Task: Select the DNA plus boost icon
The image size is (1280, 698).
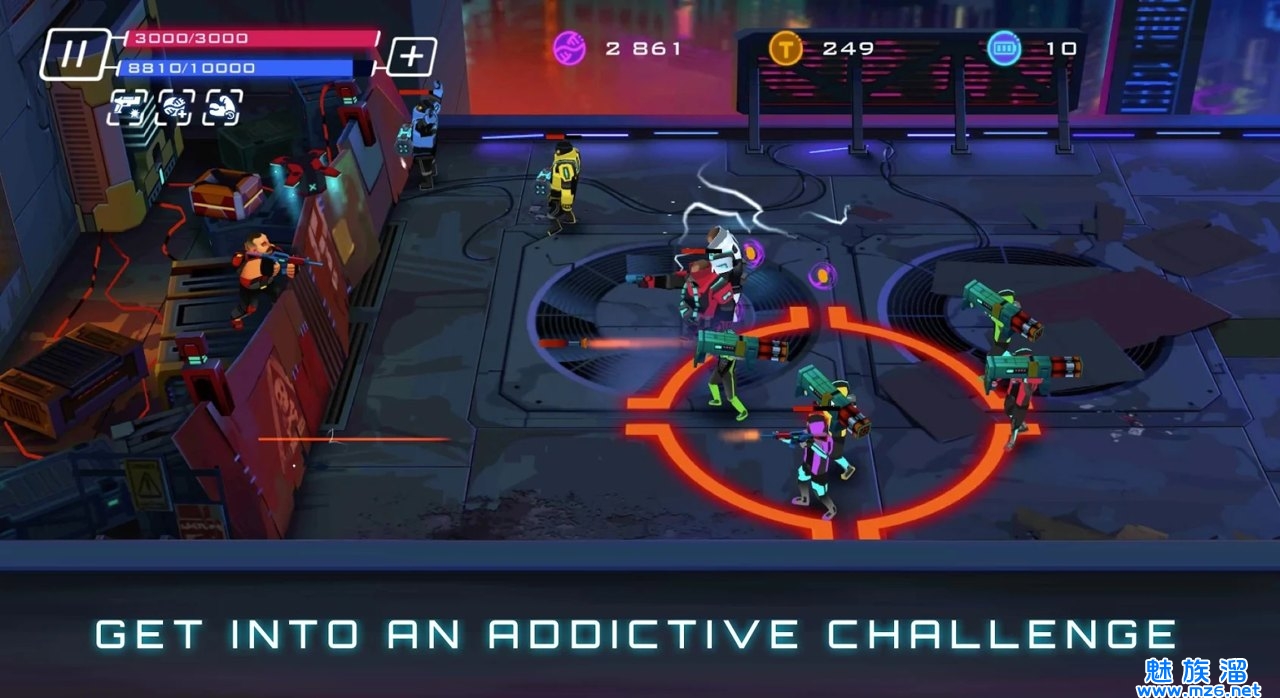Action: tap(176, 107)
